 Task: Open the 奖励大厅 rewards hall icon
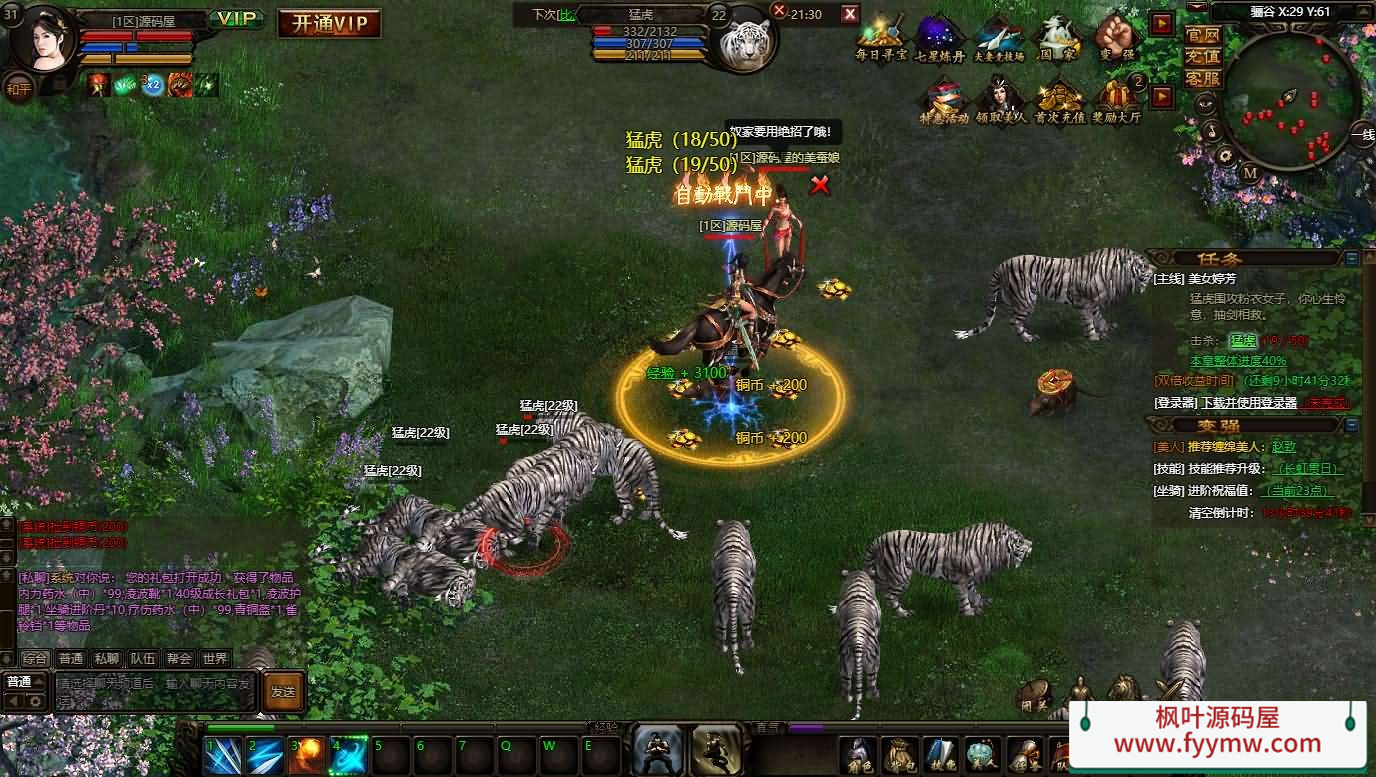click(x=1117, y=99)
